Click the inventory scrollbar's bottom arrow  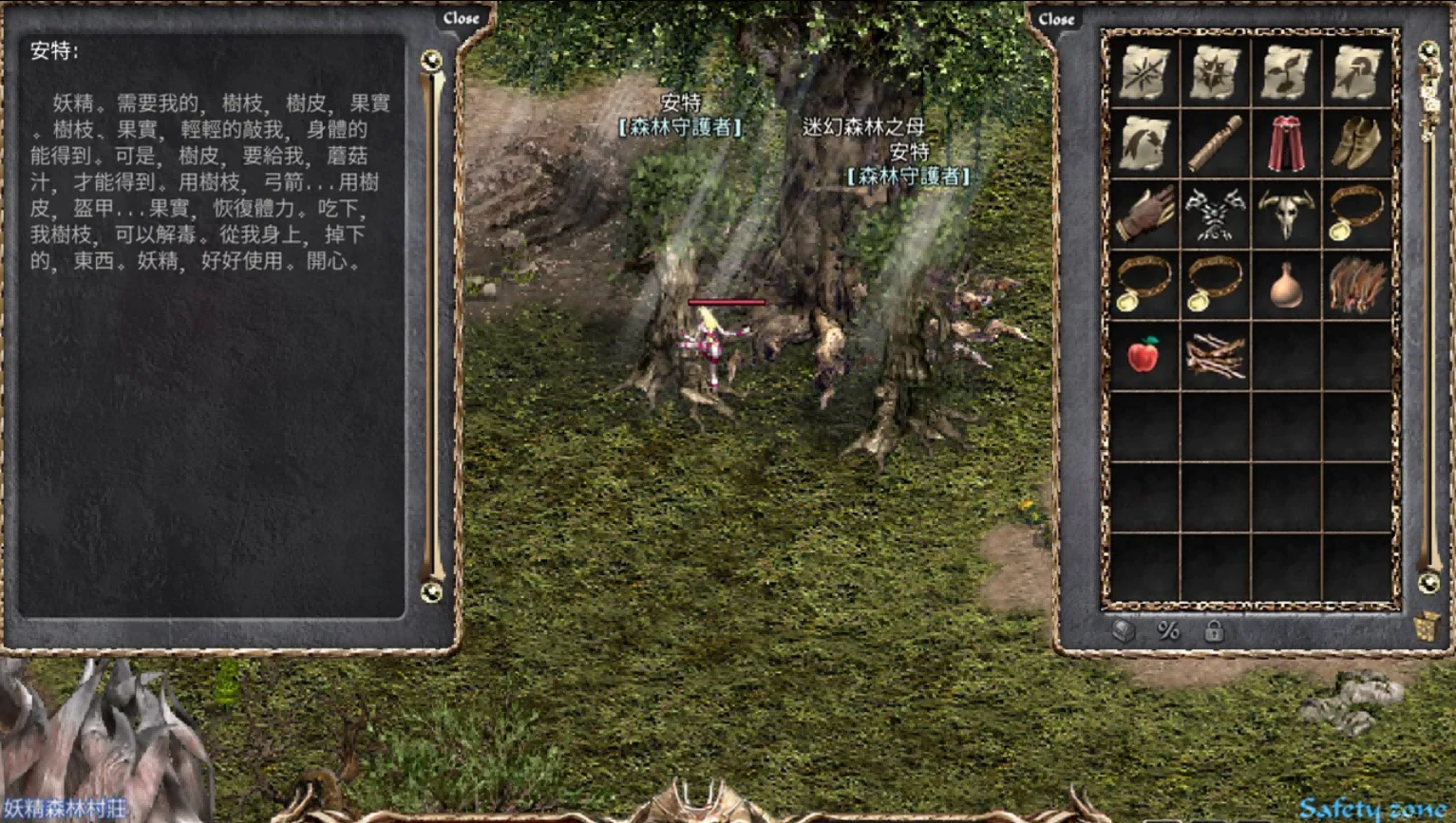click(1428, 582)
